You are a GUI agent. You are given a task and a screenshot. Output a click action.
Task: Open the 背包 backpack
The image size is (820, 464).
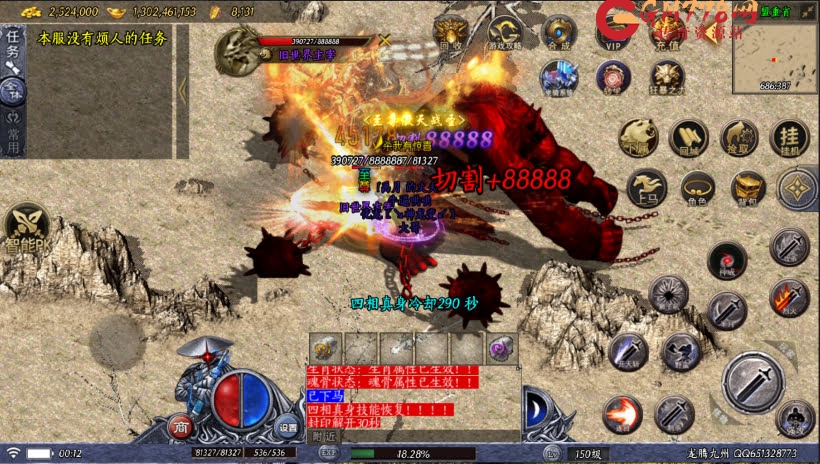pyautogui.click(x=747, y=188)
